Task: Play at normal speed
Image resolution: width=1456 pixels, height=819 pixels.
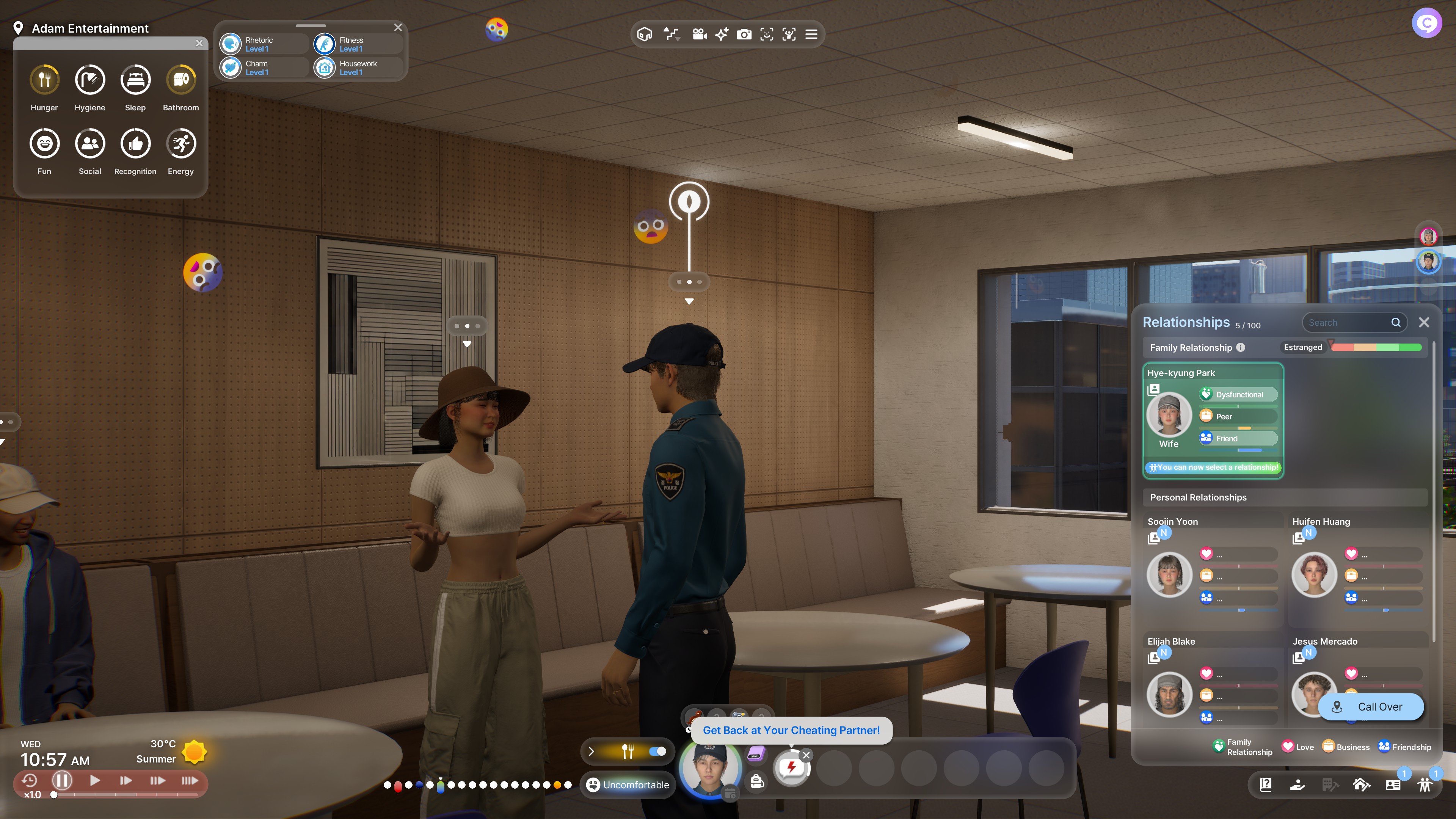Action: click(95, 781)
